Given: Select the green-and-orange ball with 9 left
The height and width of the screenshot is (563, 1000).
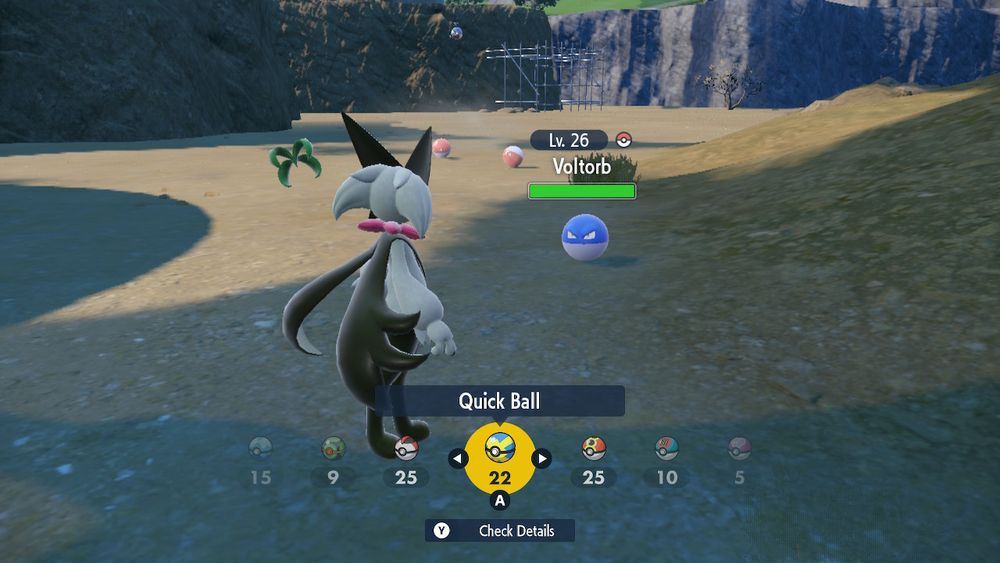Looking at the screenshot, I should coord(333,450).
